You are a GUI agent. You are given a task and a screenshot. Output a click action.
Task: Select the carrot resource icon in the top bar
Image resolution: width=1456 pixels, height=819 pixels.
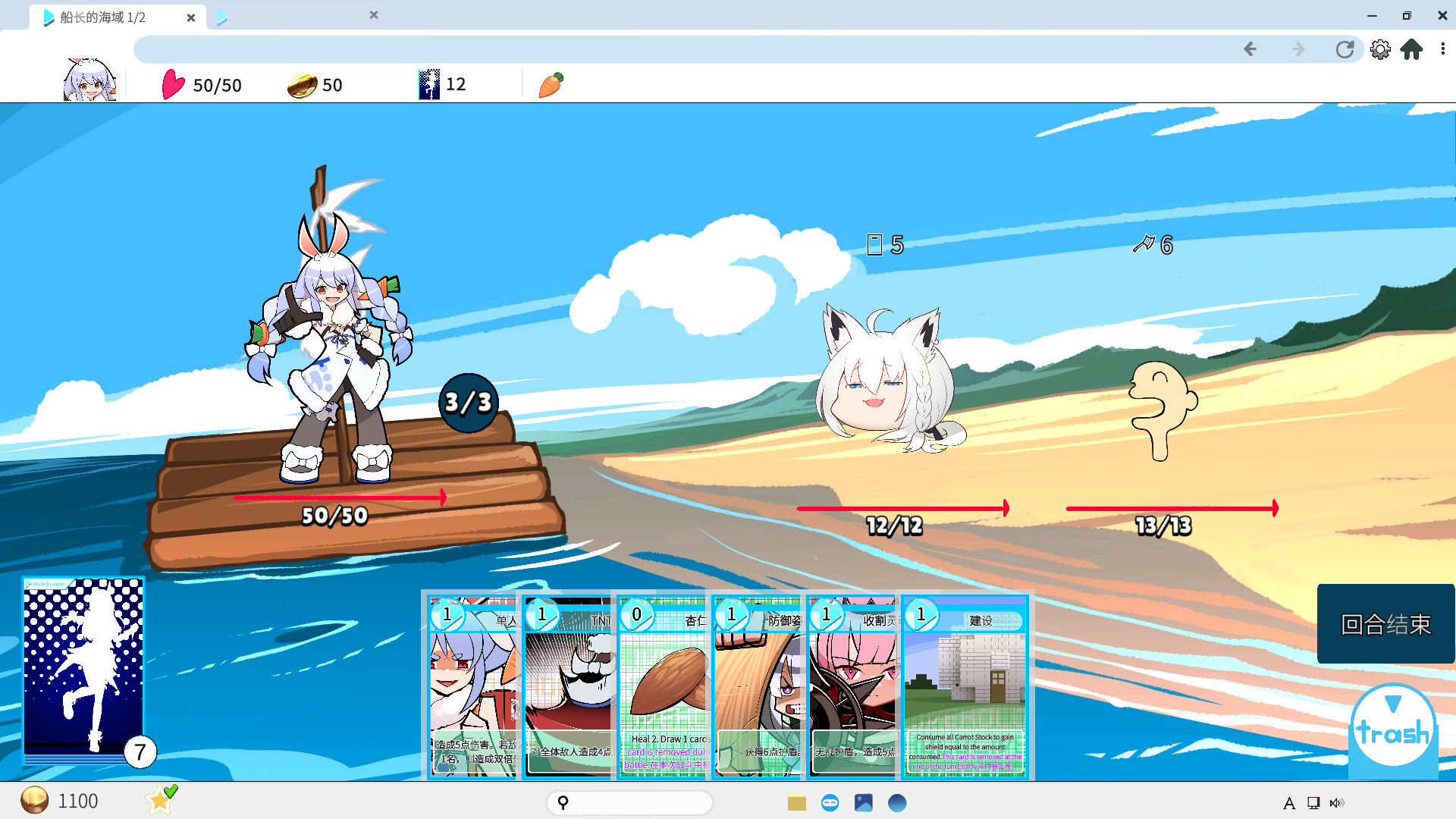(x=550, y=86)
